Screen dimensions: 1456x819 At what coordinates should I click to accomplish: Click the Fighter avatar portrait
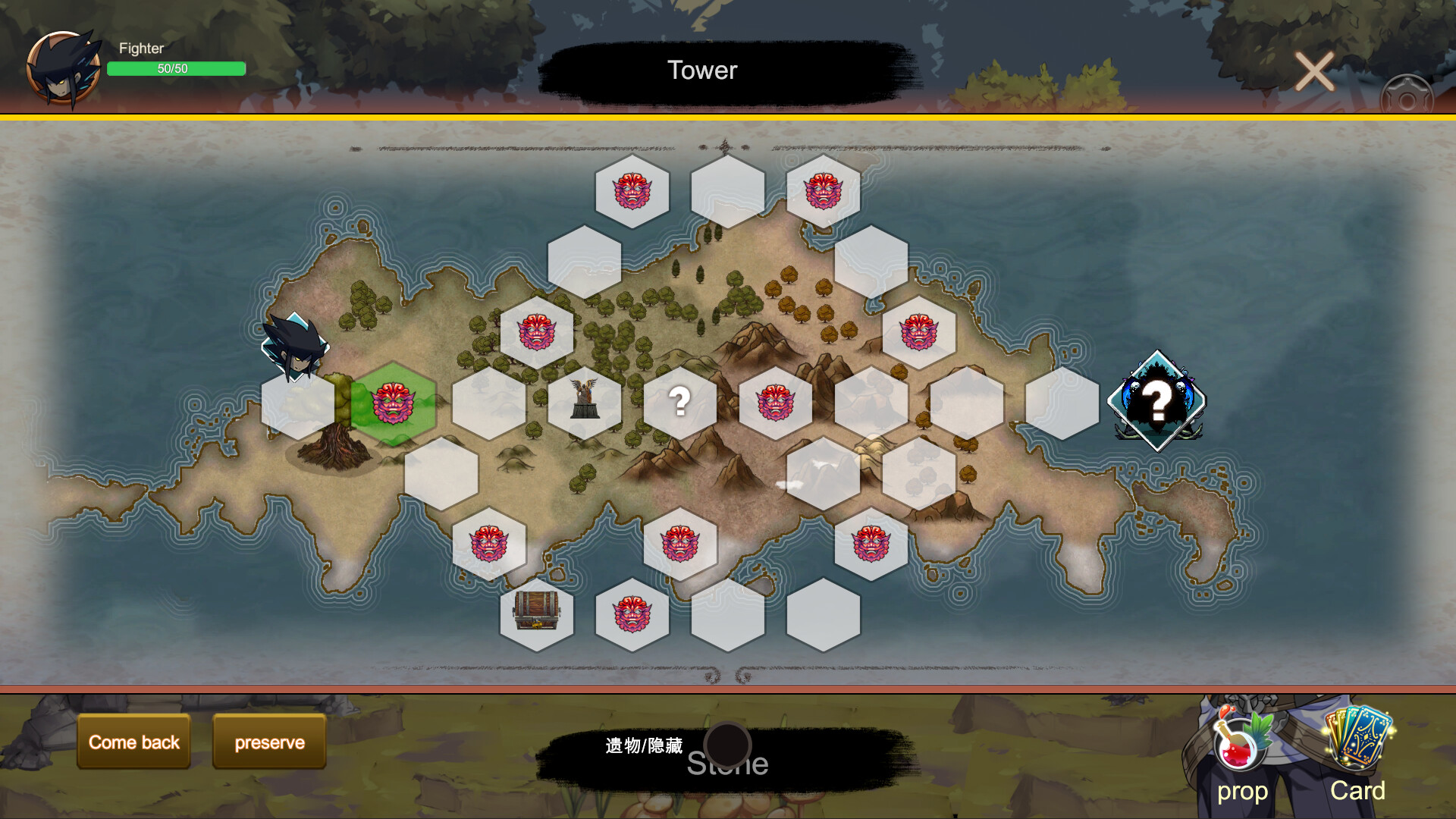point(64,67)
